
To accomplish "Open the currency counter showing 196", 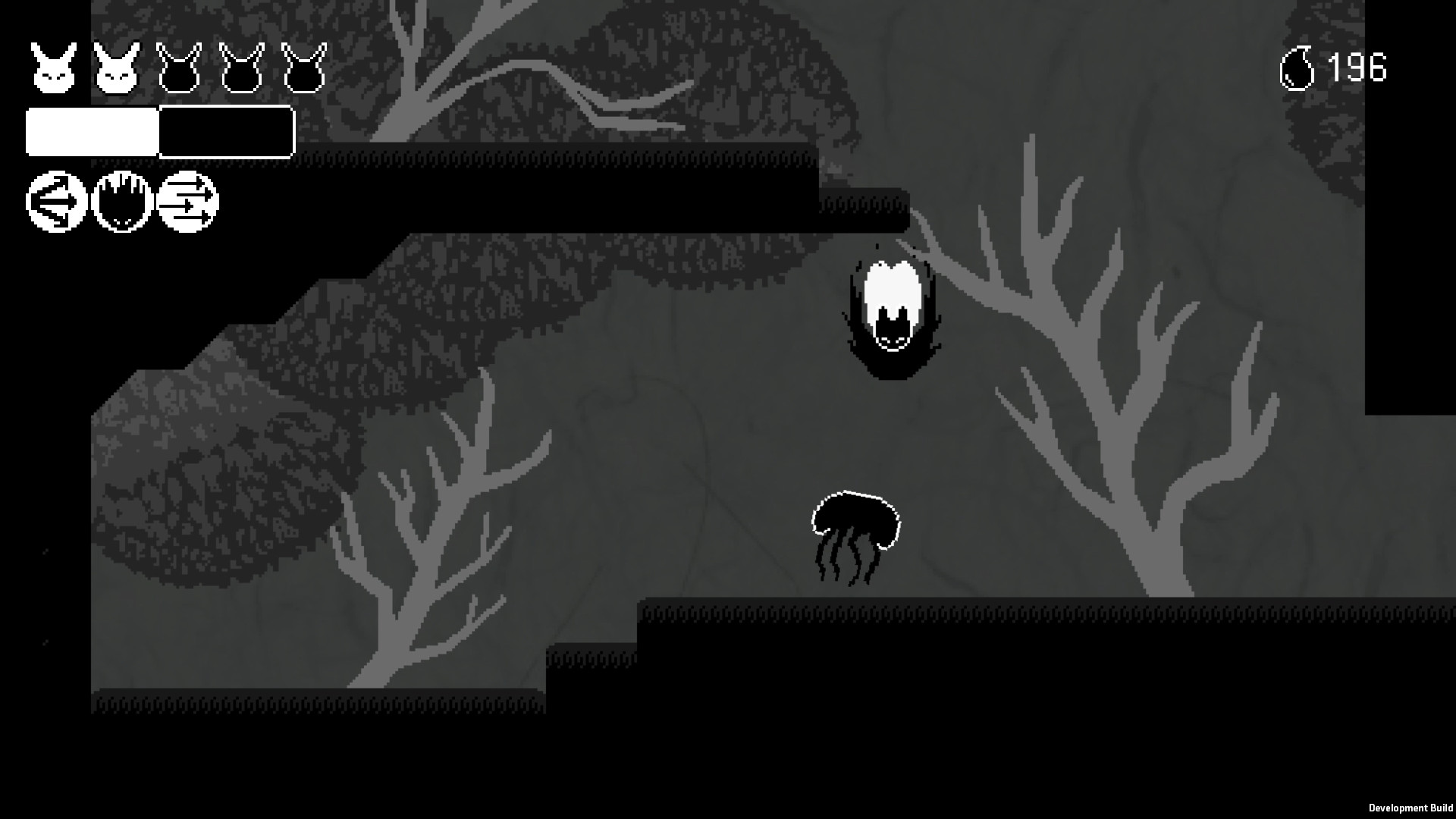I will click(1357, 67).
